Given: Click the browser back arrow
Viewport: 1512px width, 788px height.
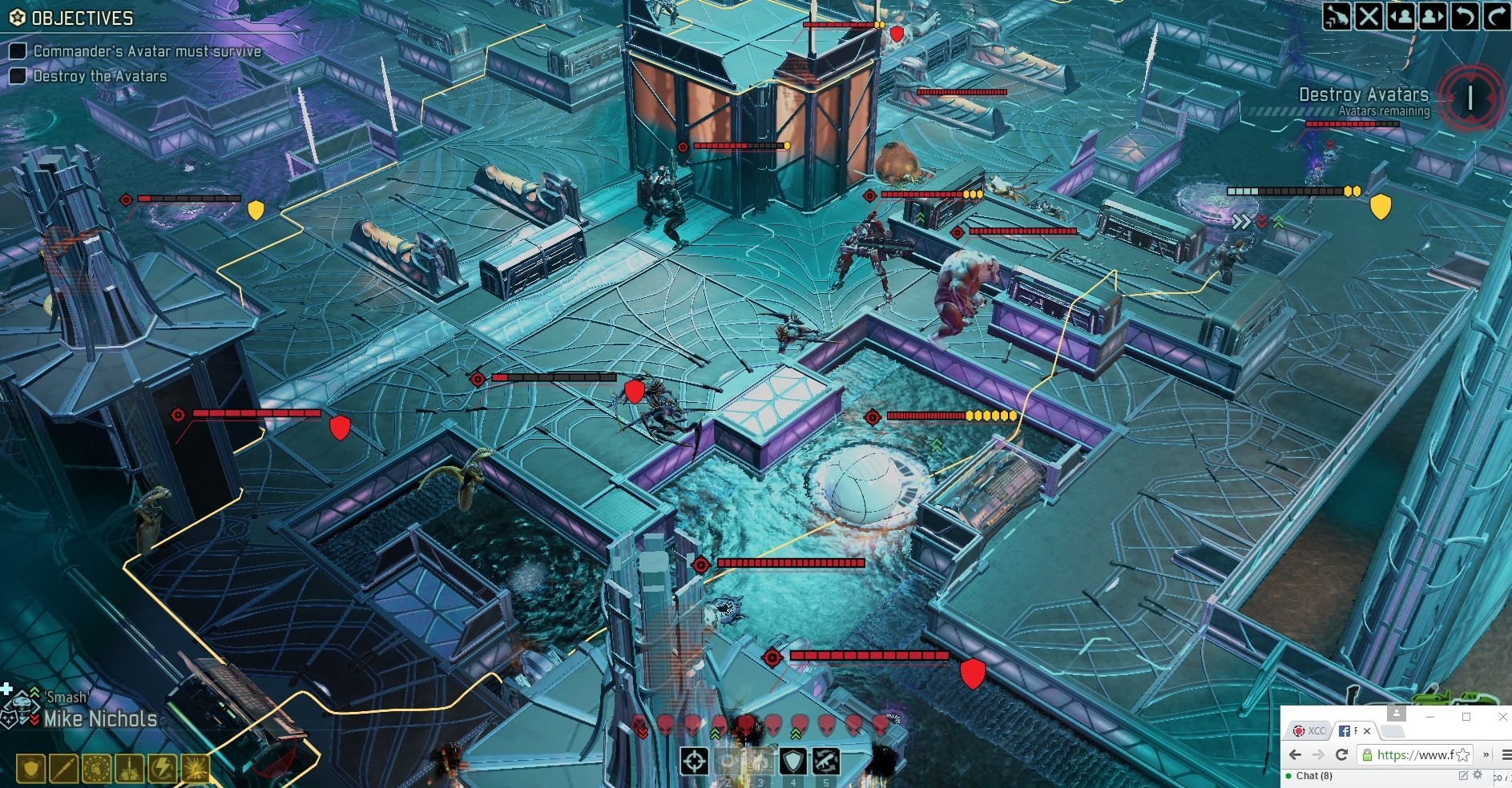Looking at the screenshot, I should pyautogui.click(x=1294, y=754).
